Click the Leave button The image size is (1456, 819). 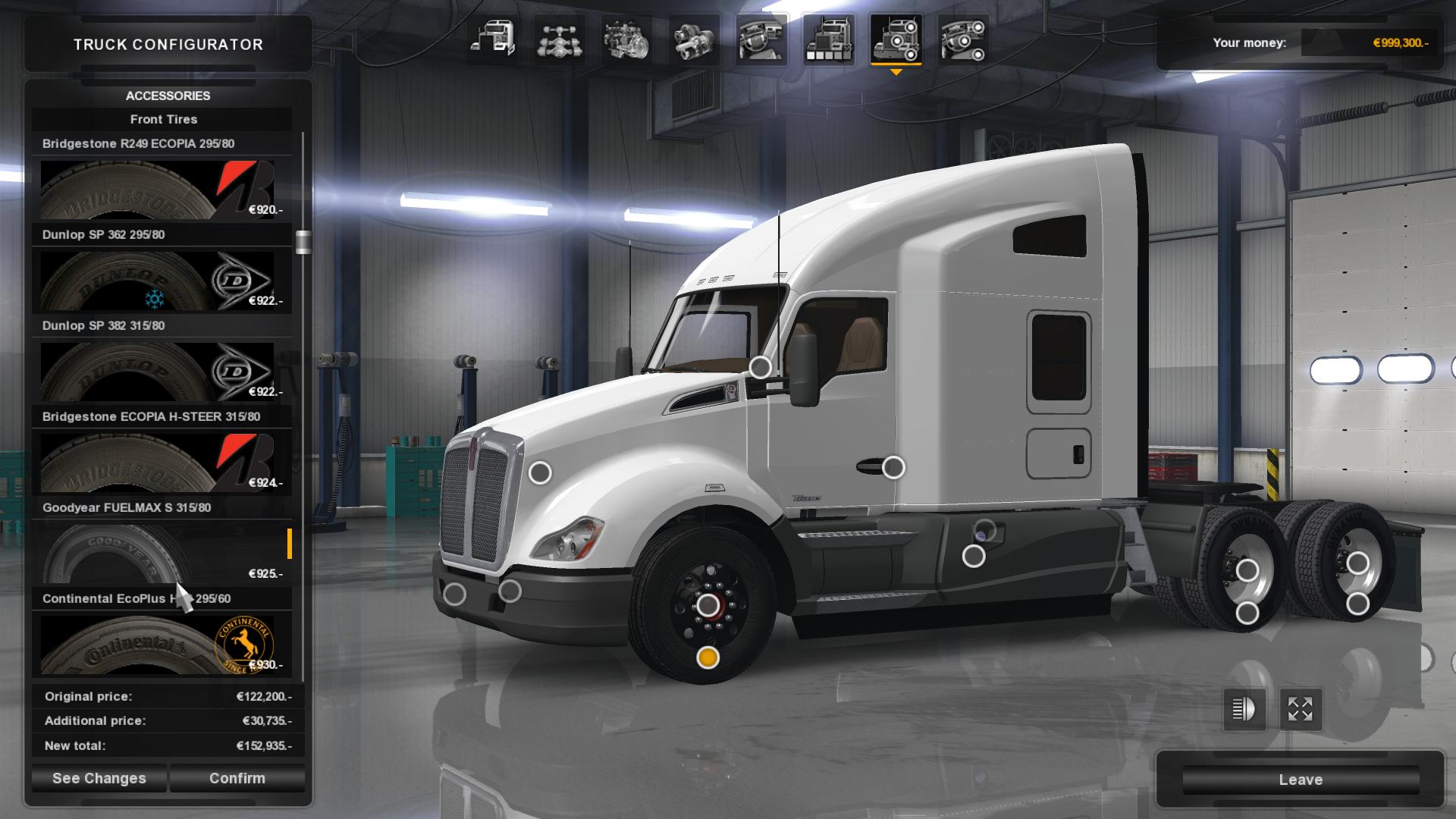tap(1301, 780)
